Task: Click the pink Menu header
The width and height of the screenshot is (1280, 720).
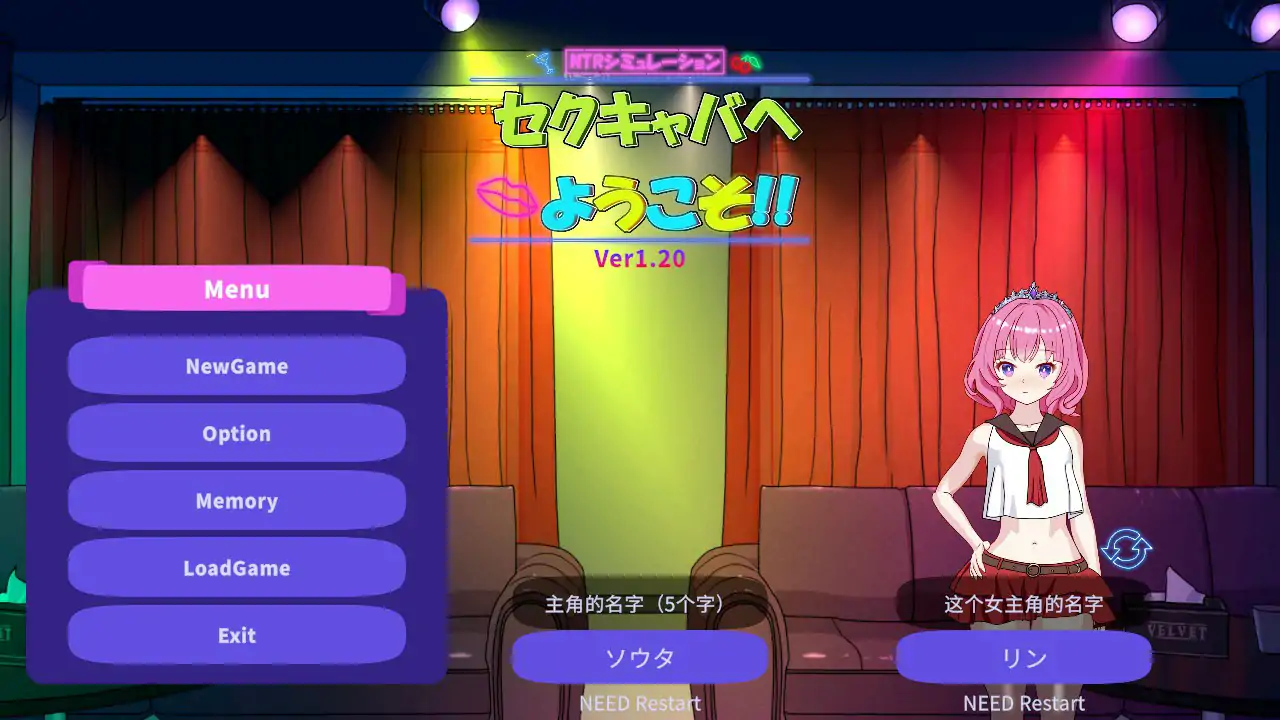Action: point(236,289)
